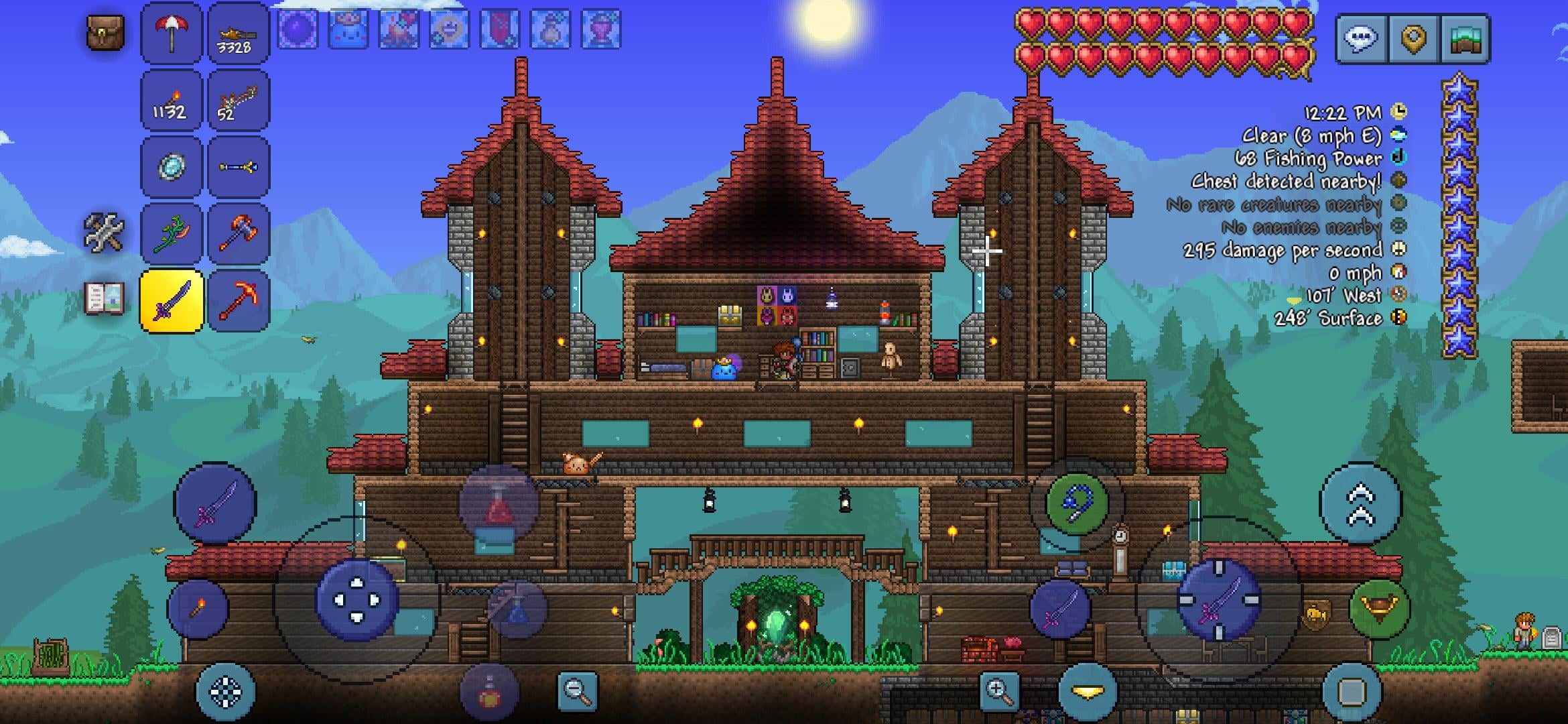The height and width of the screenshot is (724, 1568).
Task: Open the chat speech bubble button
Action: coord(1361,39)
